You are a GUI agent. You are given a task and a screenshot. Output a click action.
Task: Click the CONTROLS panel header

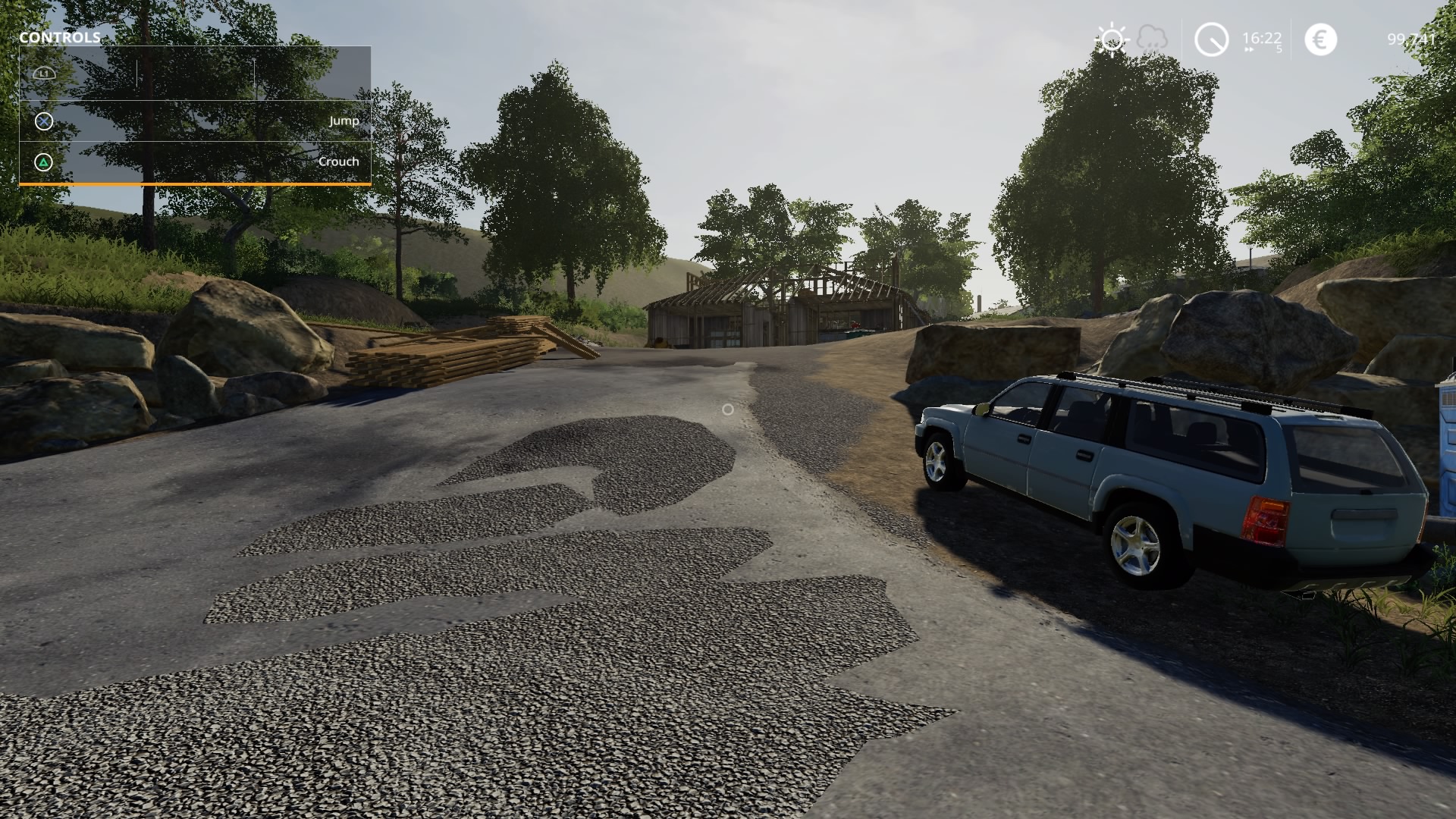(60, 36)
